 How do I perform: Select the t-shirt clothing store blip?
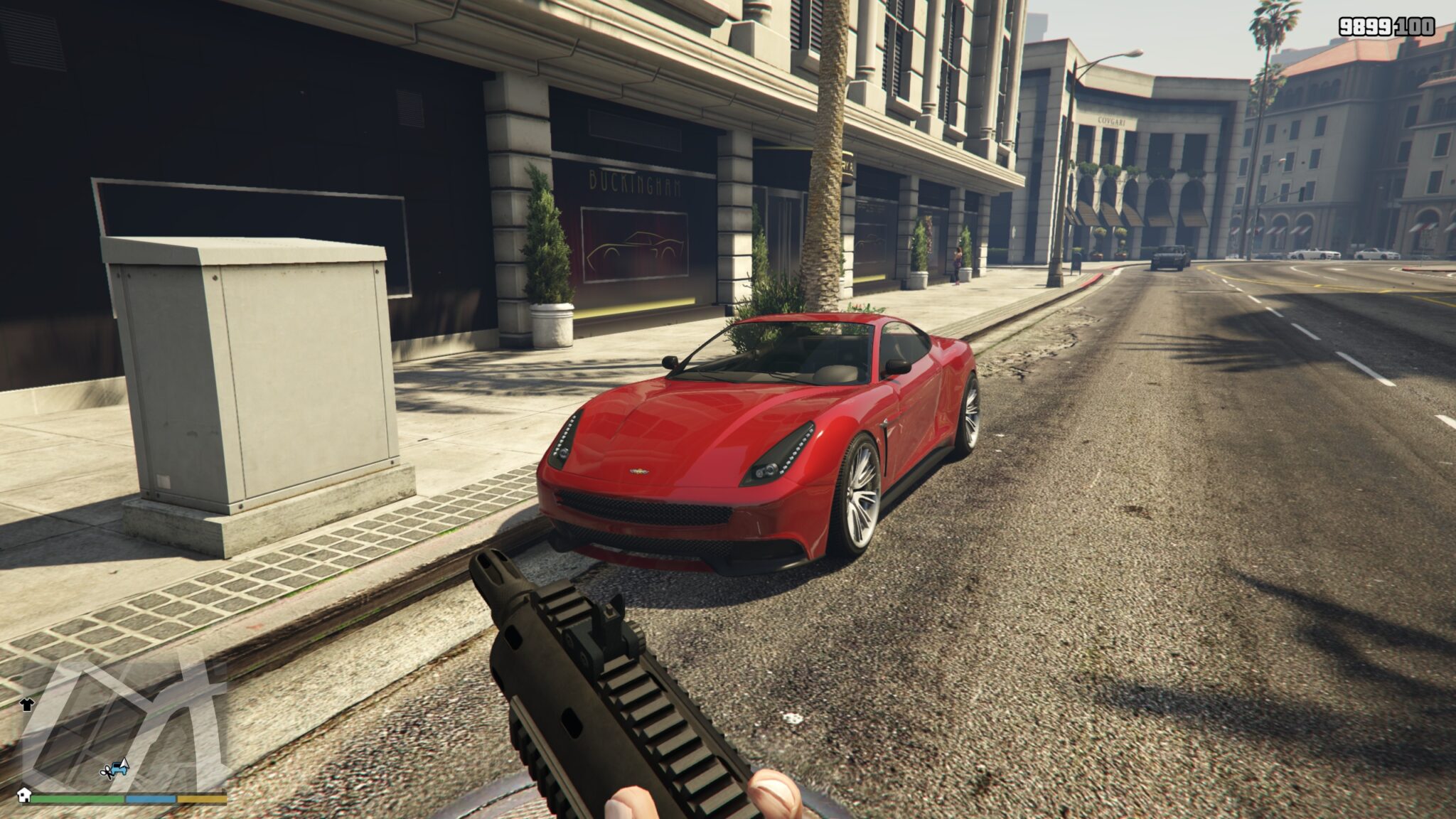coord(27,705)
